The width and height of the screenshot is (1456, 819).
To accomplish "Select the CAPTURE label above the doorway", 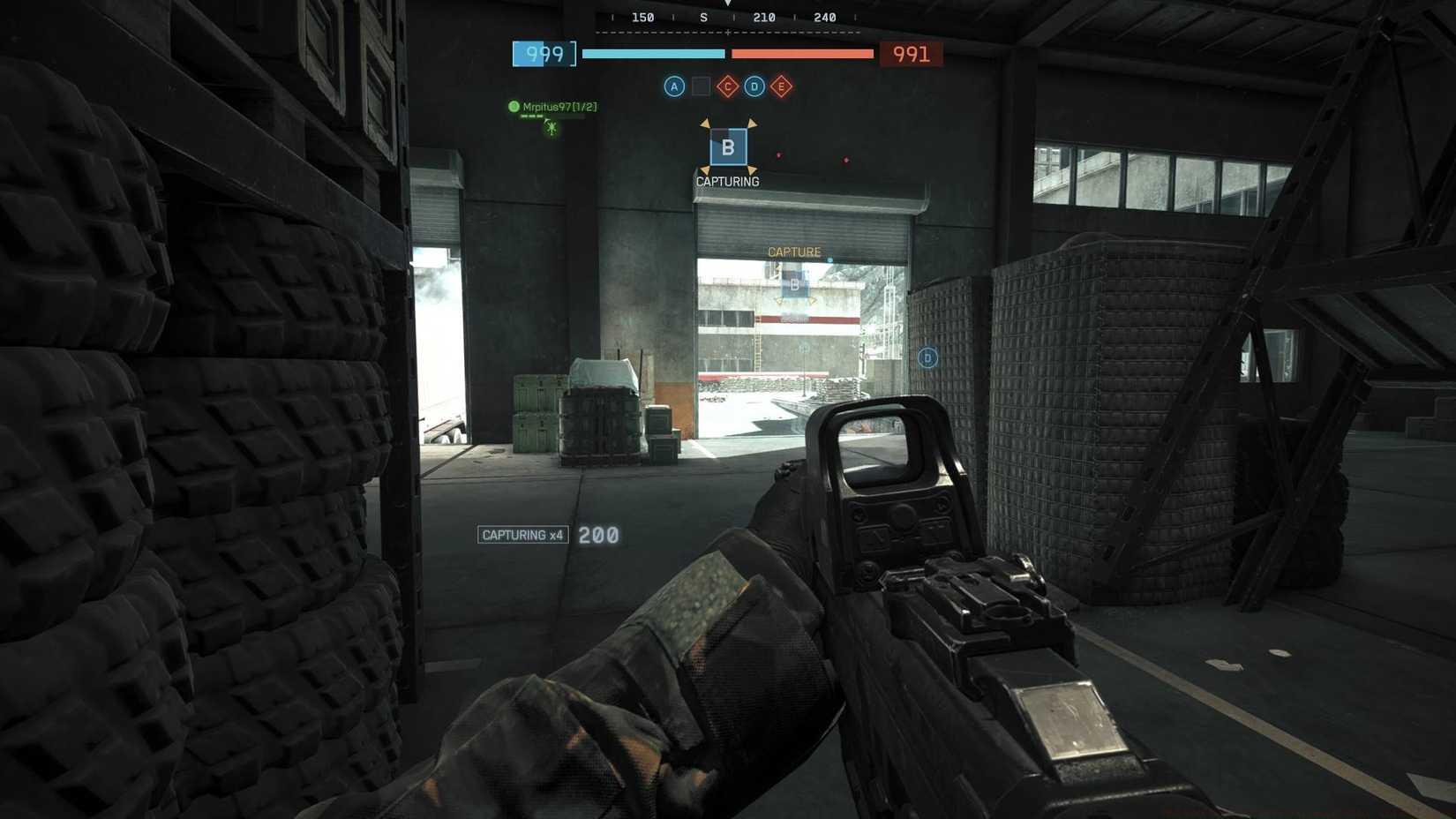I will [793, 252].
